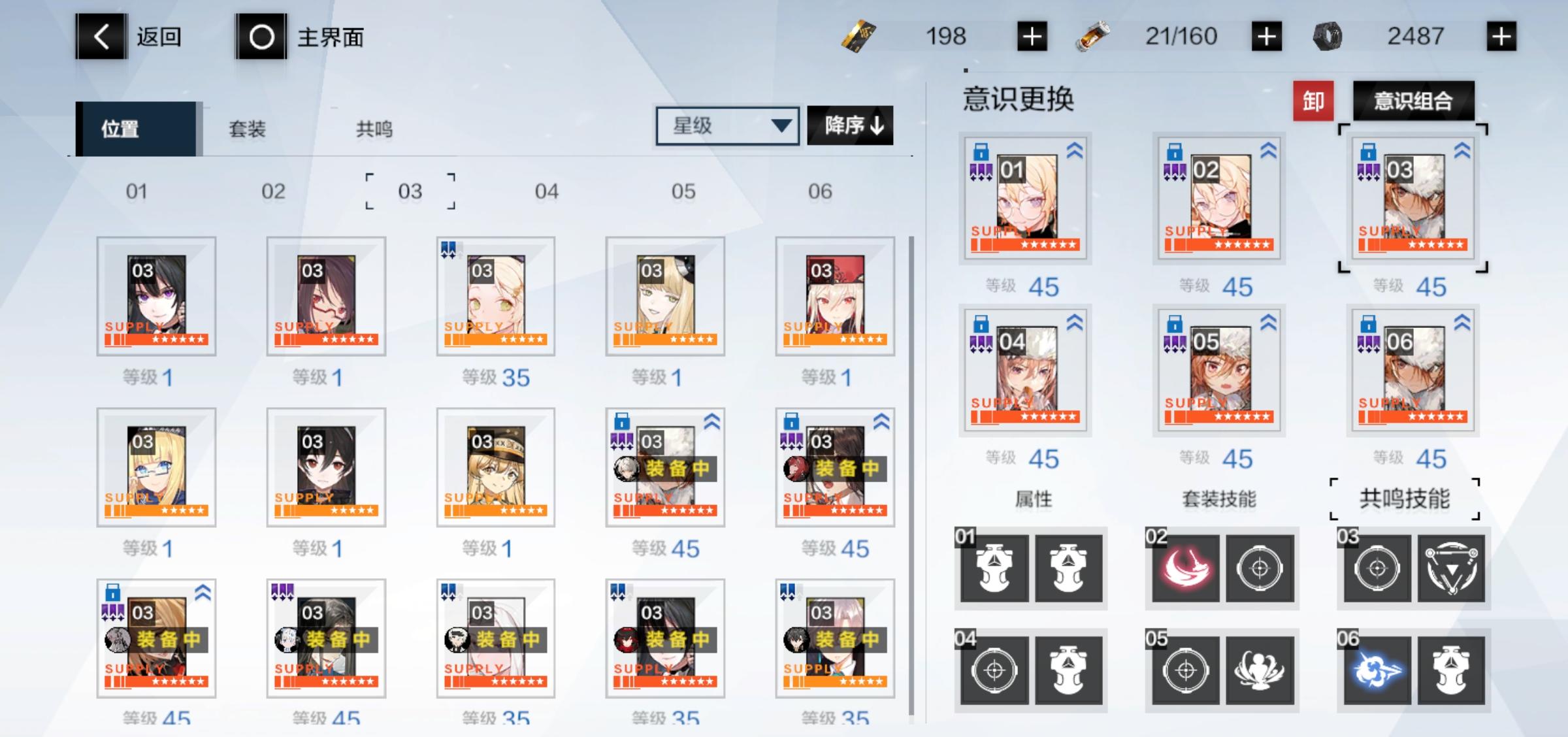Open the 意识组合 panel
Viewport: 1568px width, 737px height.
(x=1414, y=101)
